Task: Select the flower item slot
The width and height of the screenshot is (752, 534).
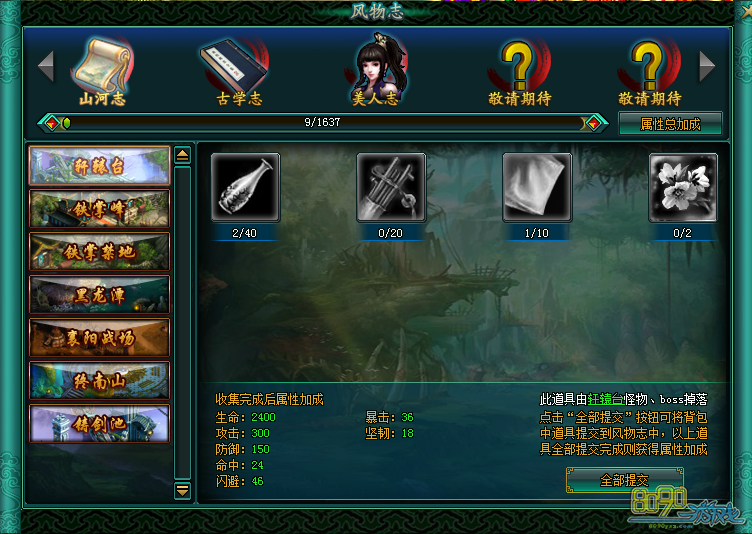Action: pos(683,187)
